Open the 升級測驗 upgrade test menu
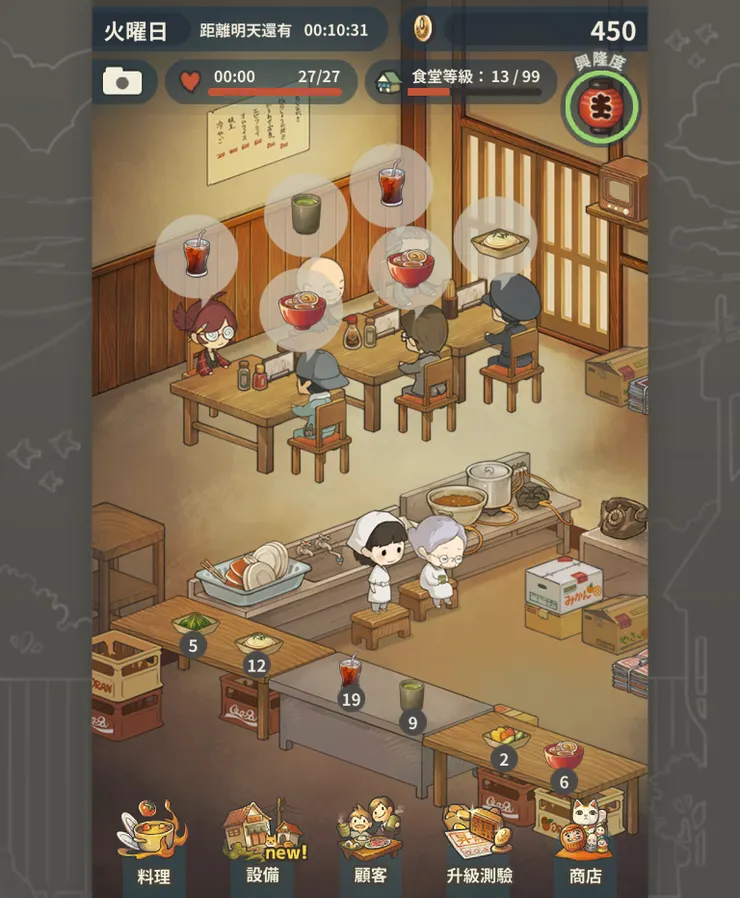Image resolution: width=740 pixels, height=898 pixels. pos(479,845)
